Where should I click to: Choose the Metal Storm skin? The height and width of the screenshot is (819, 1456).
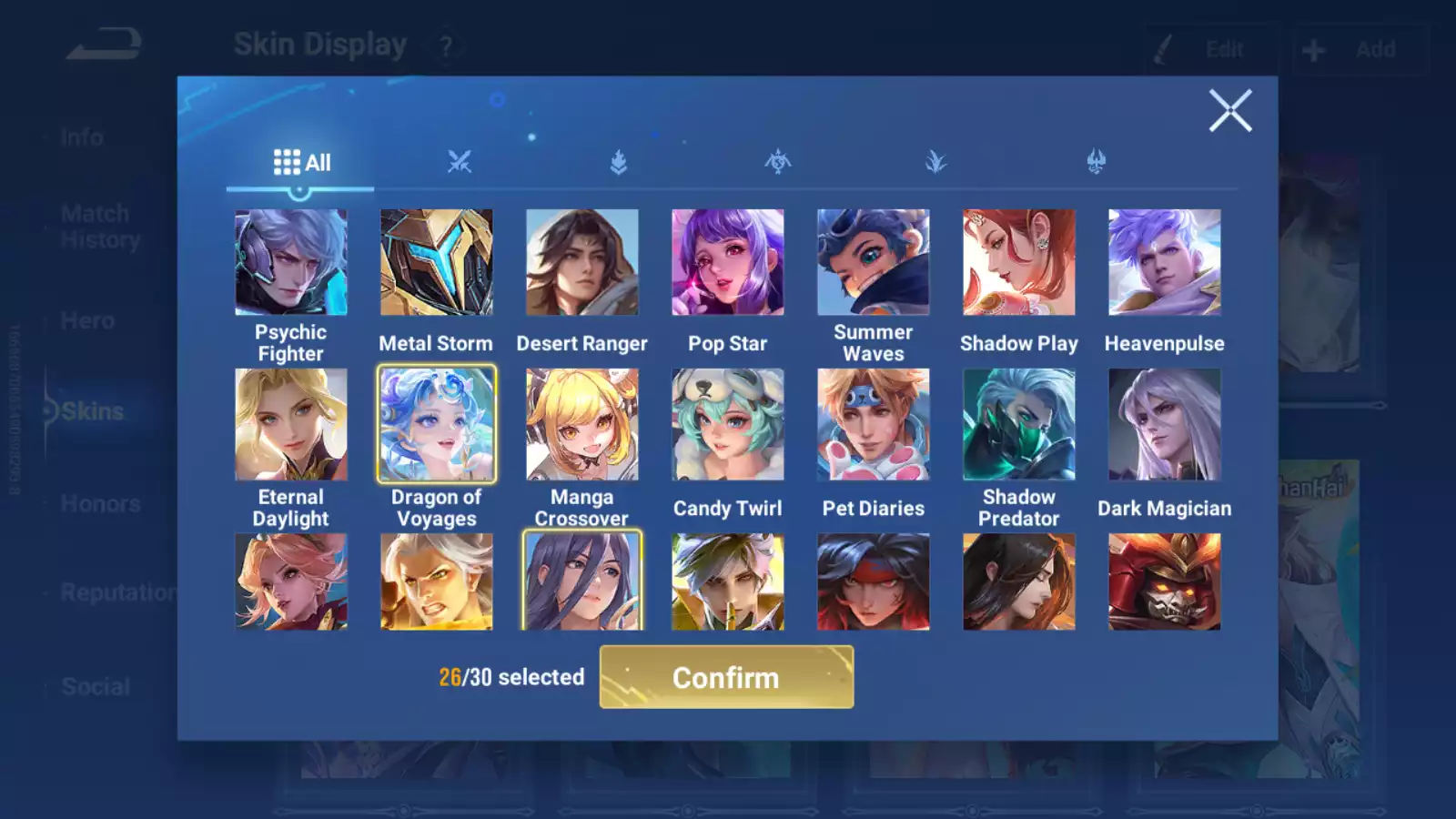(437, 263)
